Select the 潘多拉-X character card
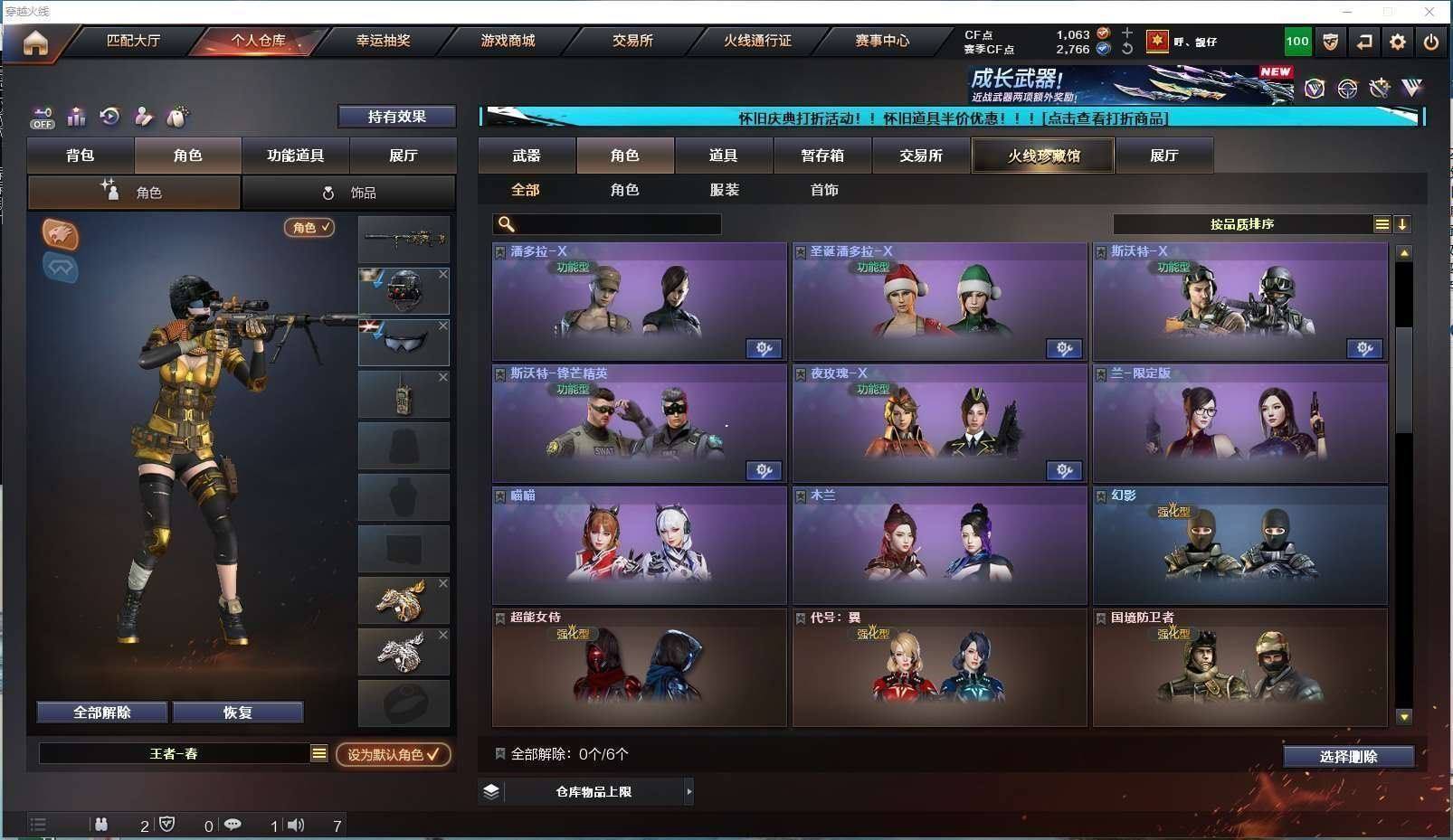The height and width of the screenshot is (840, 1453). pos(639,302)
